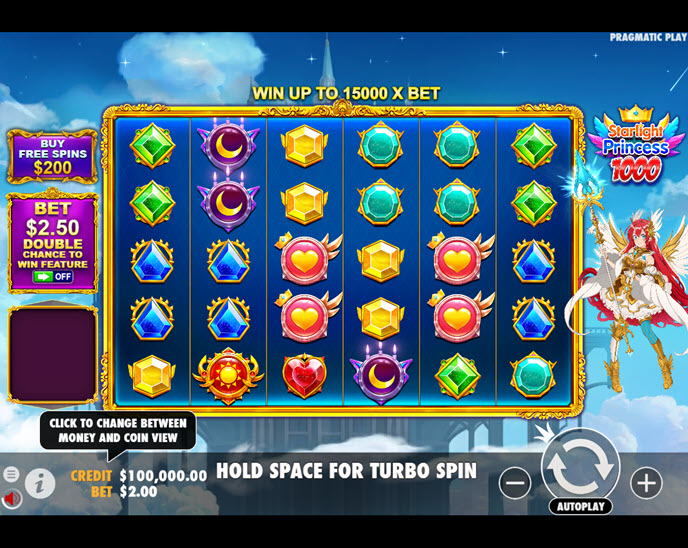Toggle the double chance bet feature

point(53,276)
